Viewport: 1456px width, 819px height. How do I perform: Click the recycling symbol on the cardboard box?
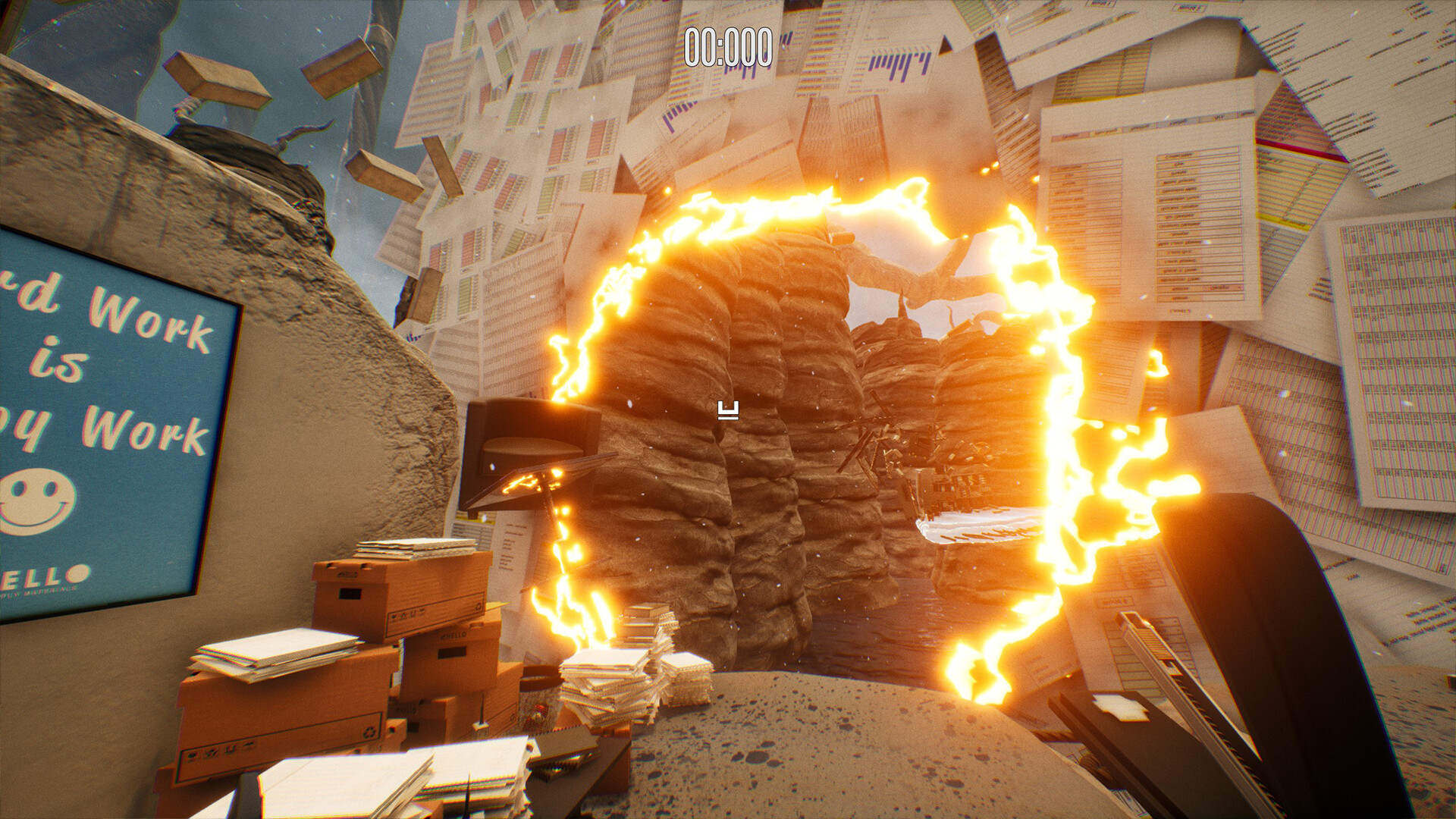coord(368,733)
